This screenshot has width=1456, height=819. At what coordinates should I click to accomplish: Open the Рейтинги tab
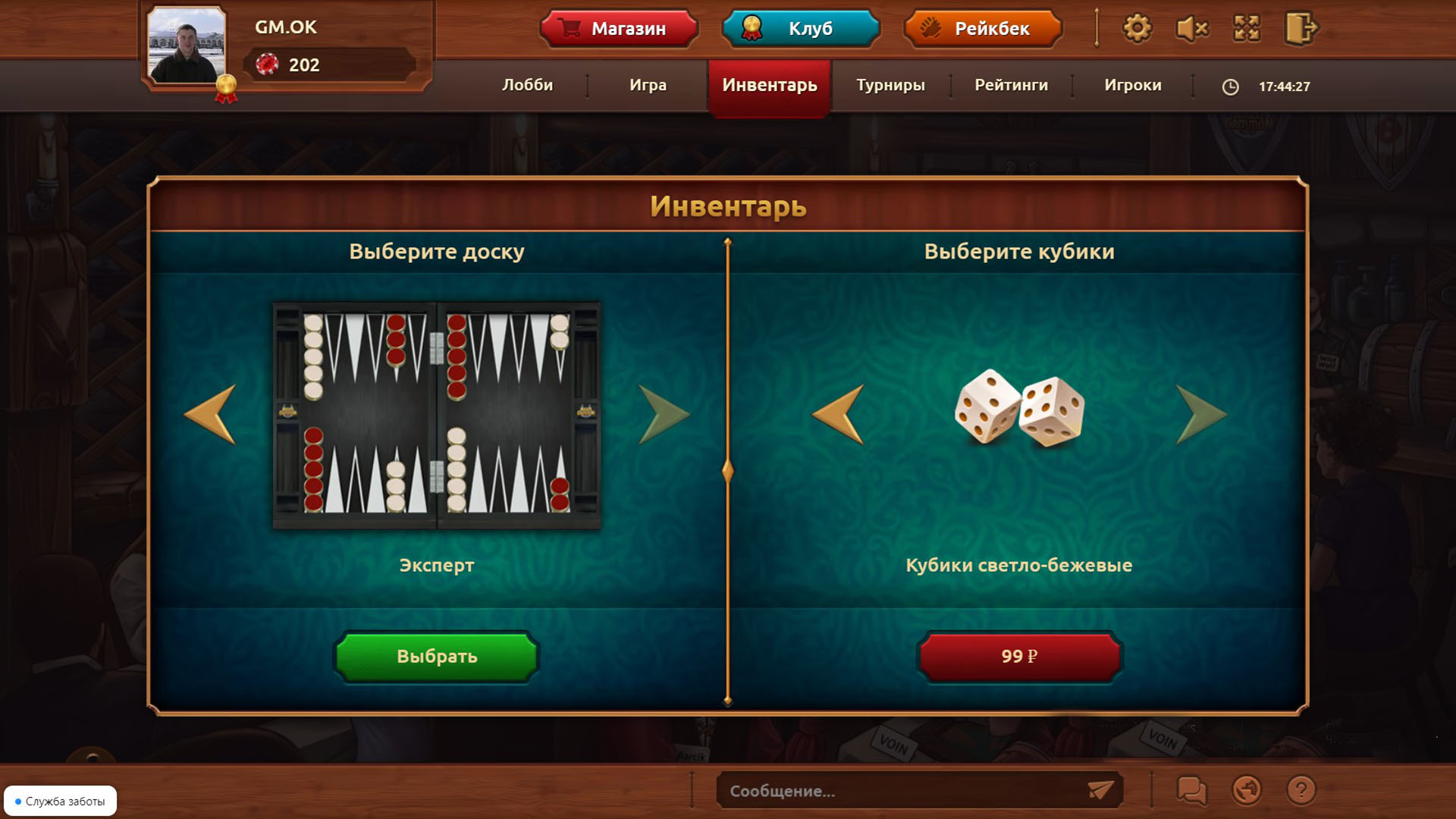[x=1010, y=86]
